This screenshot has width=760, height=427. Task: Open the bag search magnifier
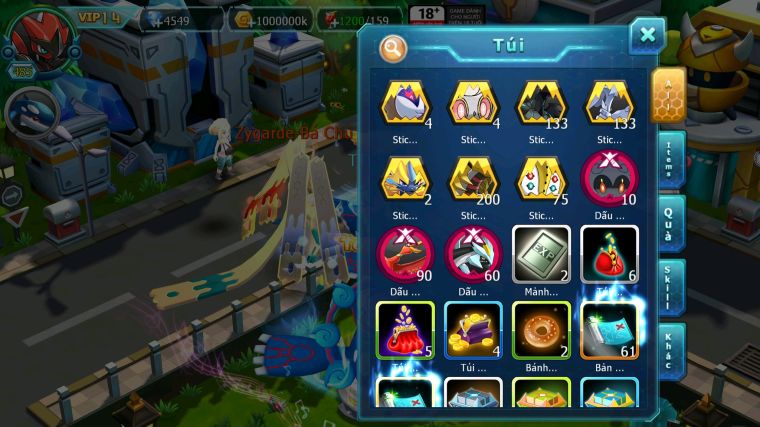point(393,47)
